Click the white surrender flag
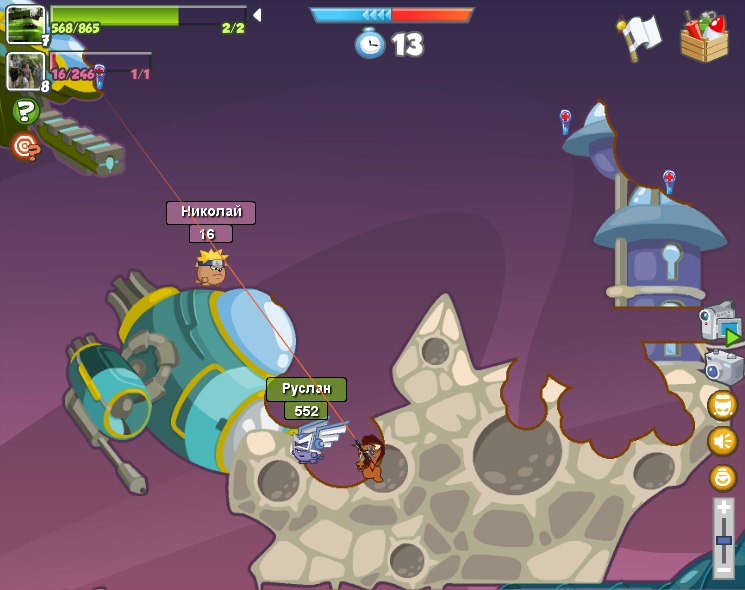The width and height of the screenshot is (745, 590). [x=639, y=38]
